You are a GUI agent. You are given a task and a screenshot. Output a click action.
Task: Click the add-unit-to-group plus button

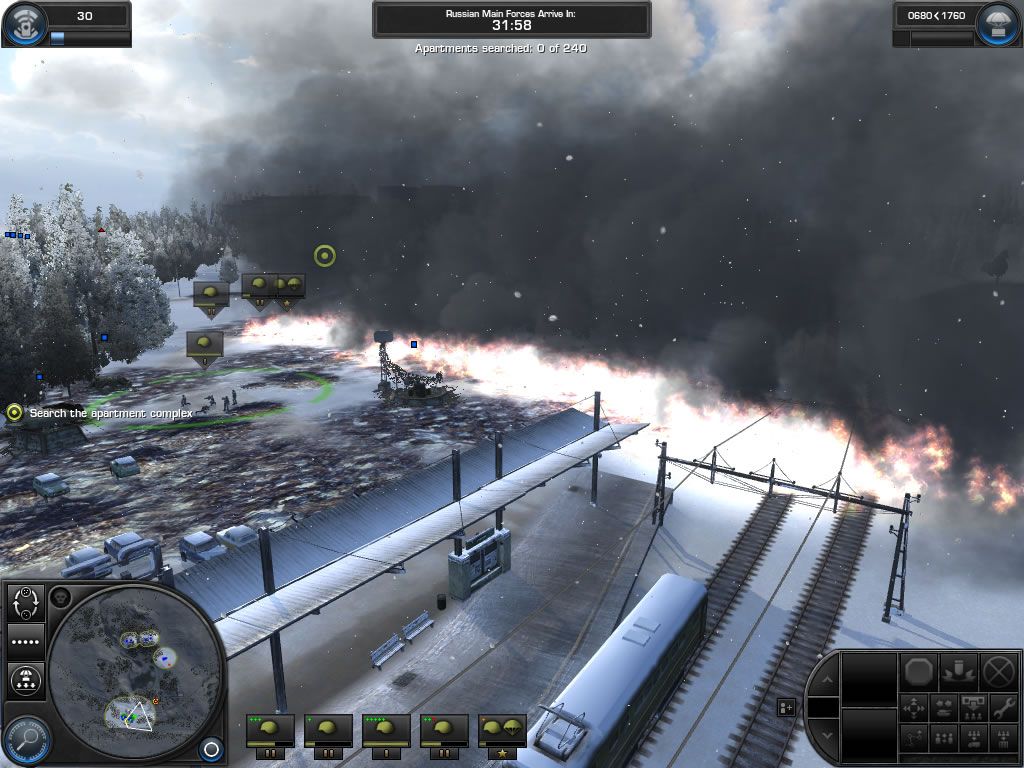(786, 707)
